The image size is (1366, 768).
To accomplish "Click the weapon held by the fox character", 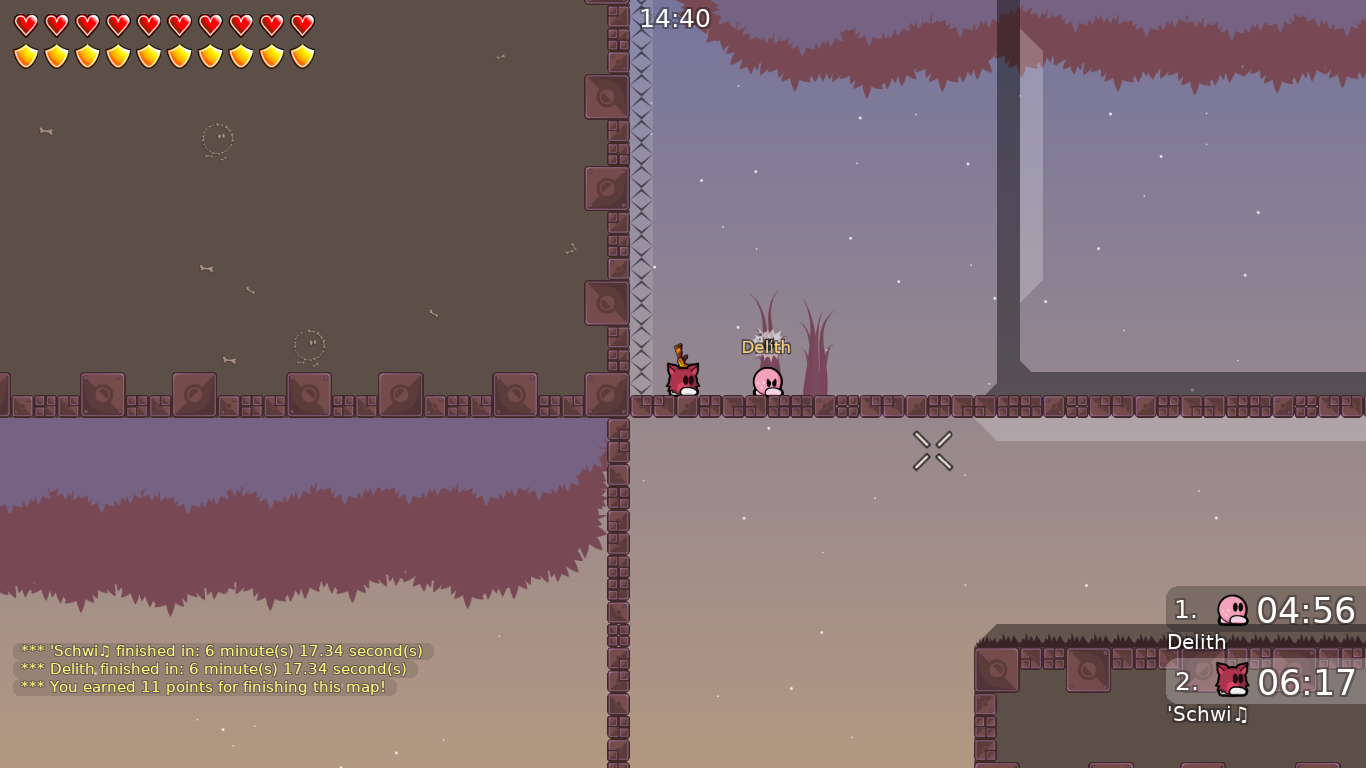I will [683, 355].
